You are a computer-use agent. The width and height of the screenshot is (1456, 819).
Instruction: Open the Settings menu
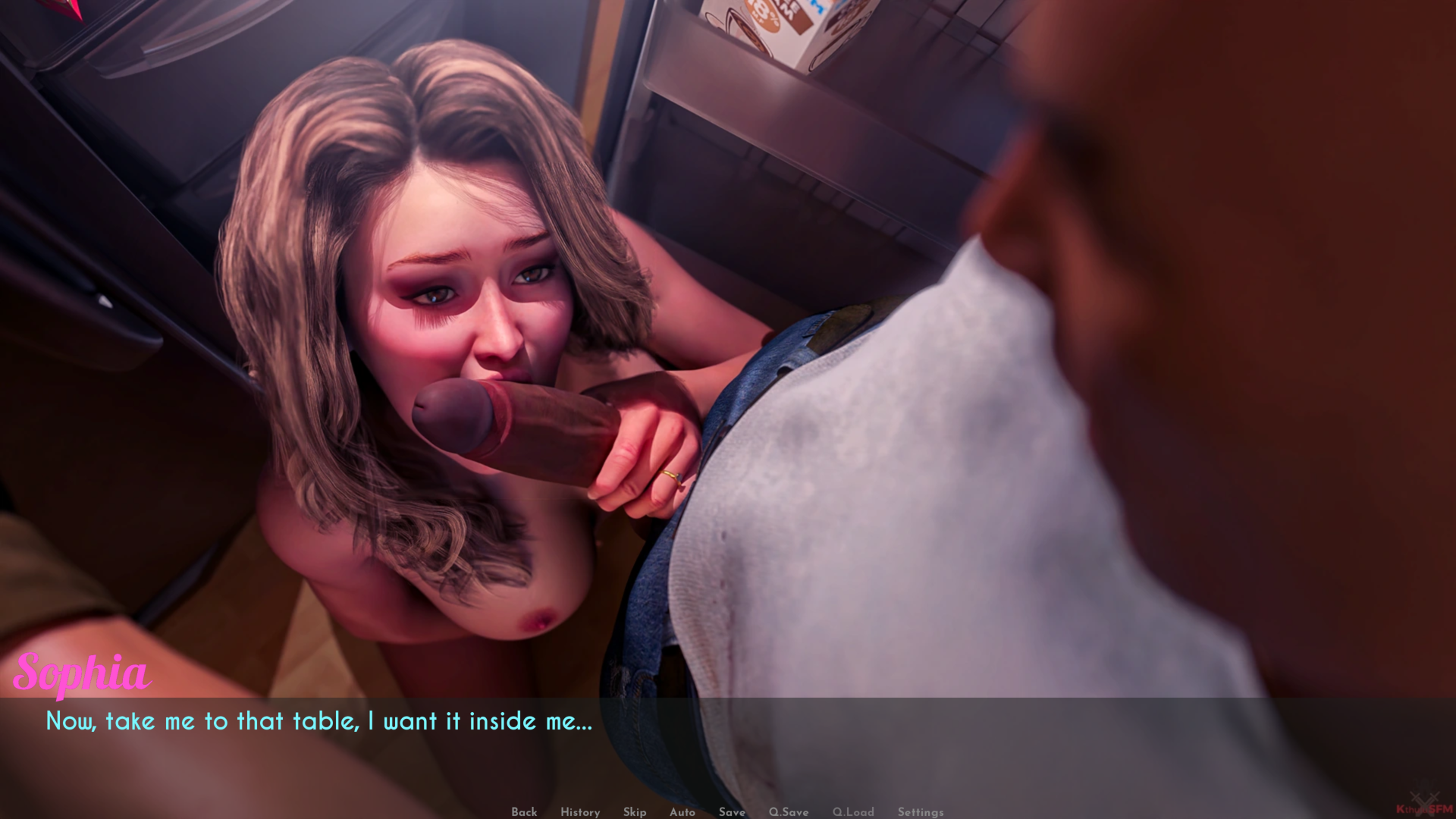(x=921, y=811)
